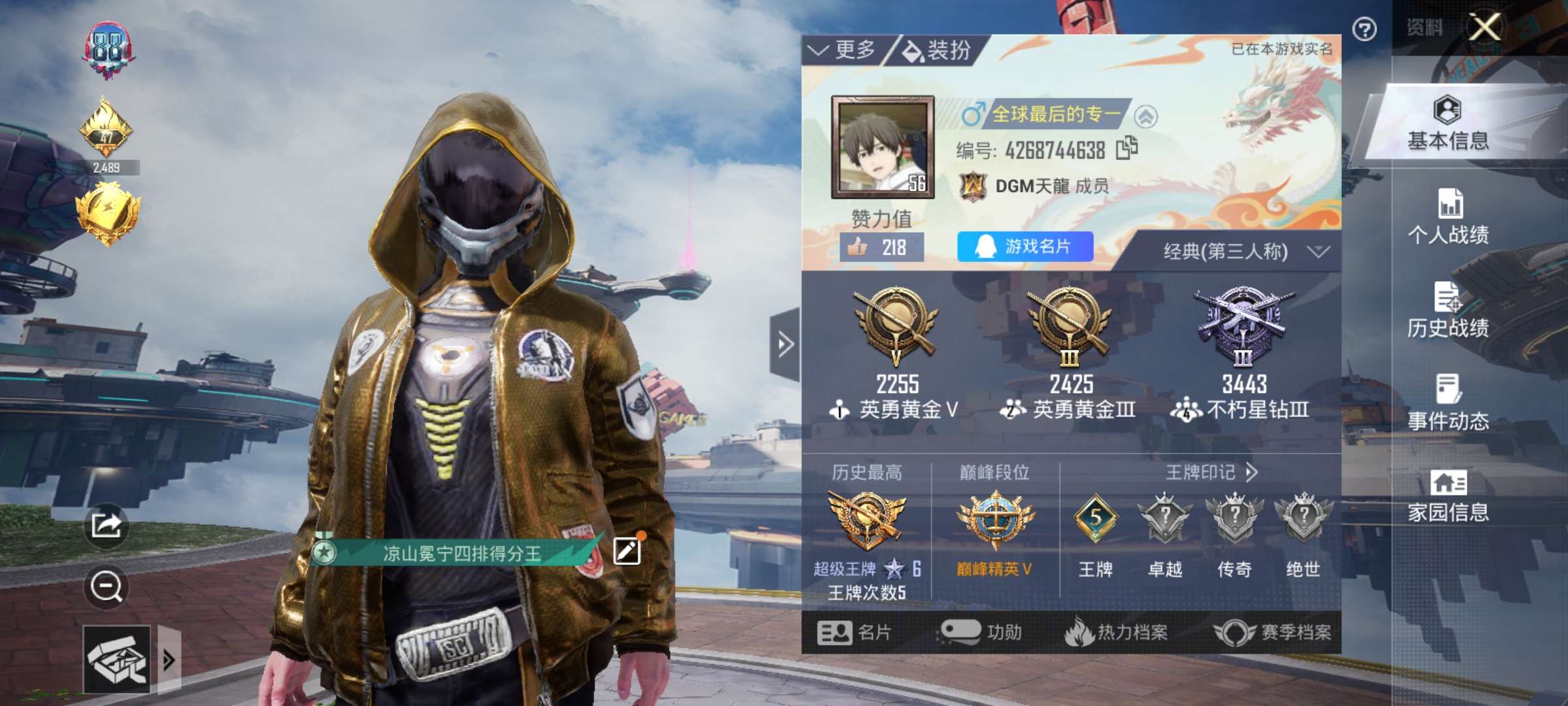Select the 历史战绩 tab
The image size is (1568, 706).
pyautogui.click(x=1448, y=310)
